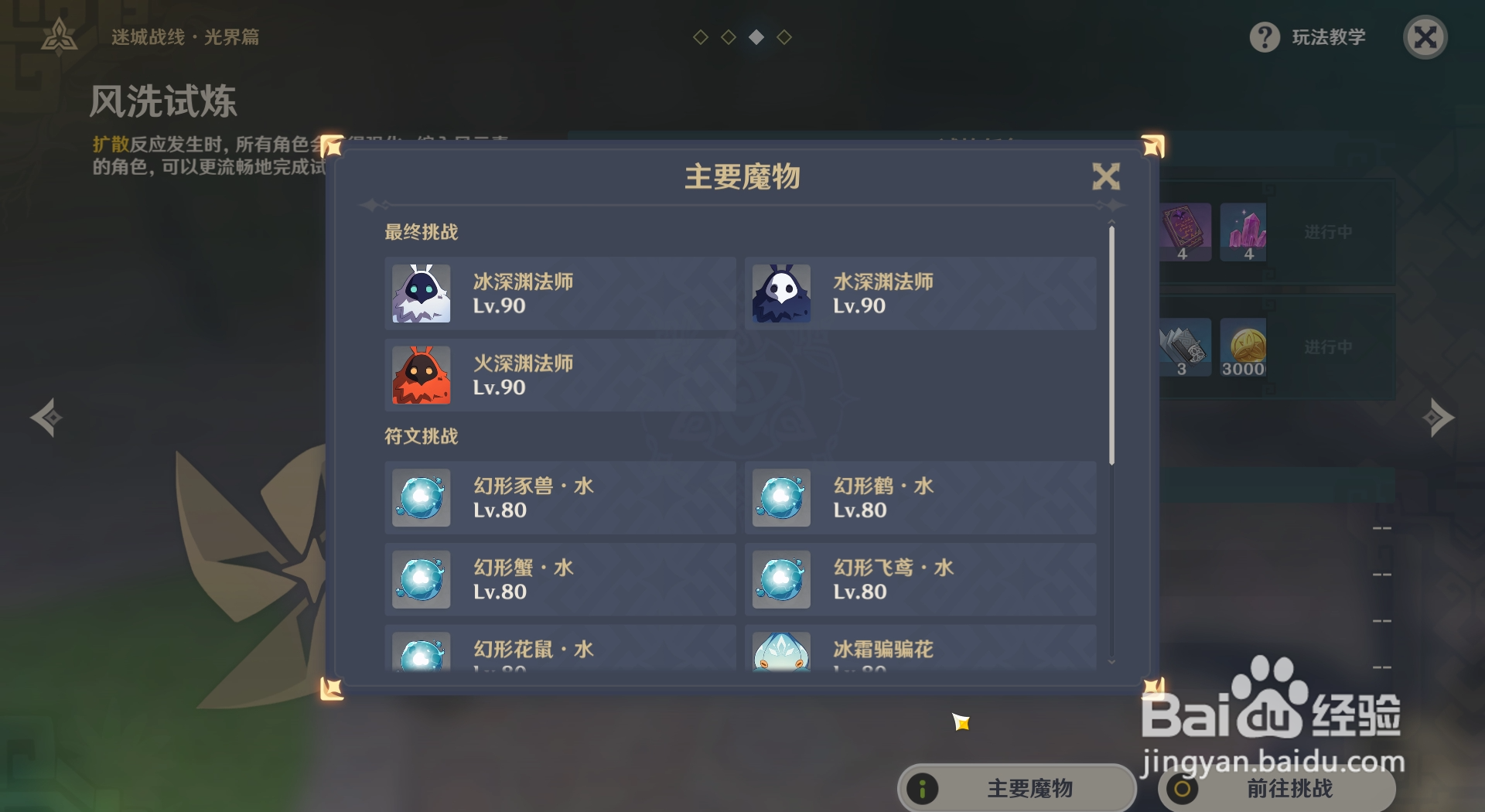Image resolution: width=1485 pixels, height=812 pixels.
Task: Switch to the 主要魔物 tab
Action: (x=1017, y=790)
